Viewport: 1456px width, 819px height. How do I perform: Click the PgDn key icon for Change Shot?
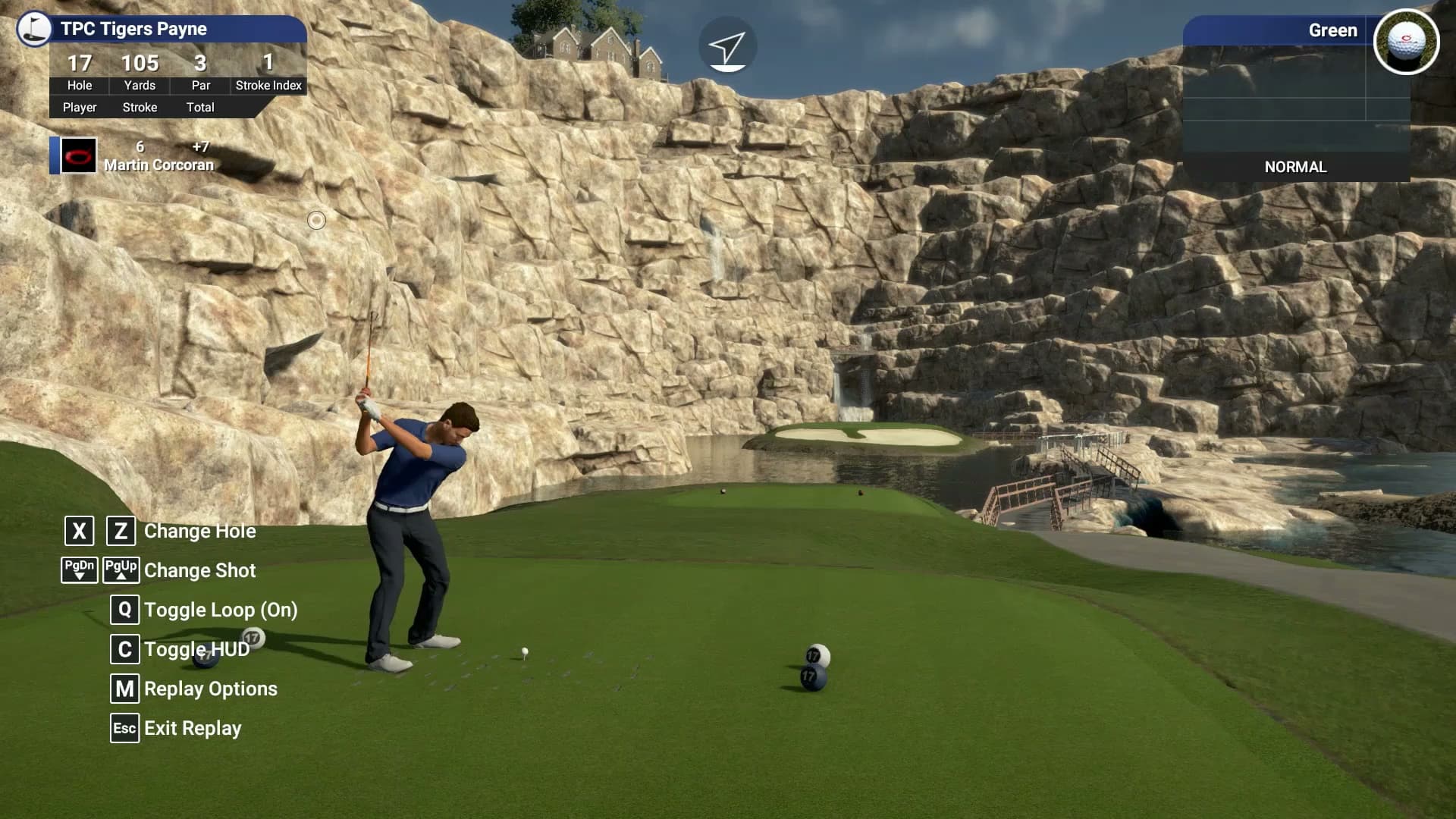[x=79, y=570]
